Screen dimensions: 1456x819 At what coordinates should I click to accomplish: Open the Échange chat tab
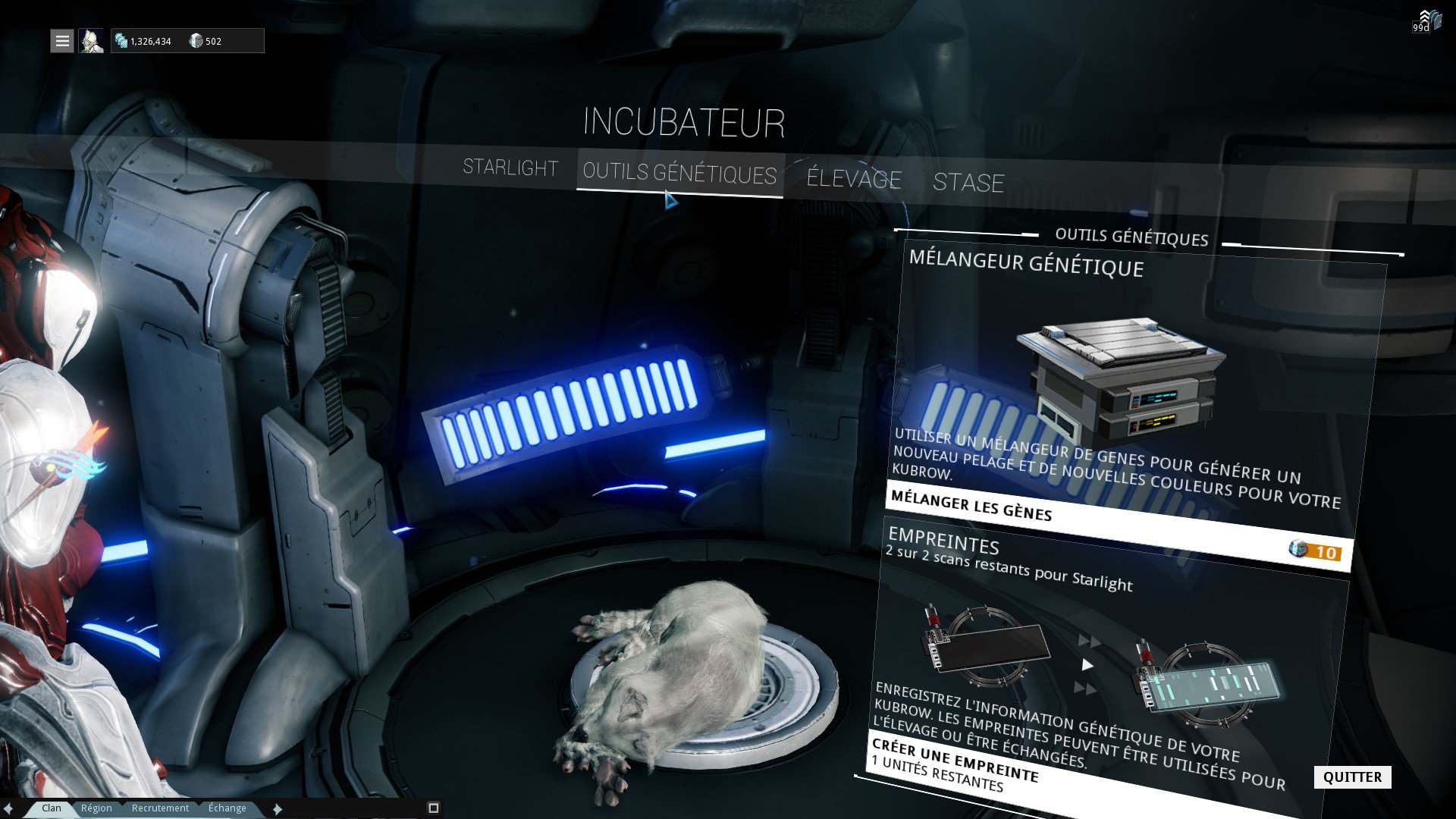coord(227,808)
